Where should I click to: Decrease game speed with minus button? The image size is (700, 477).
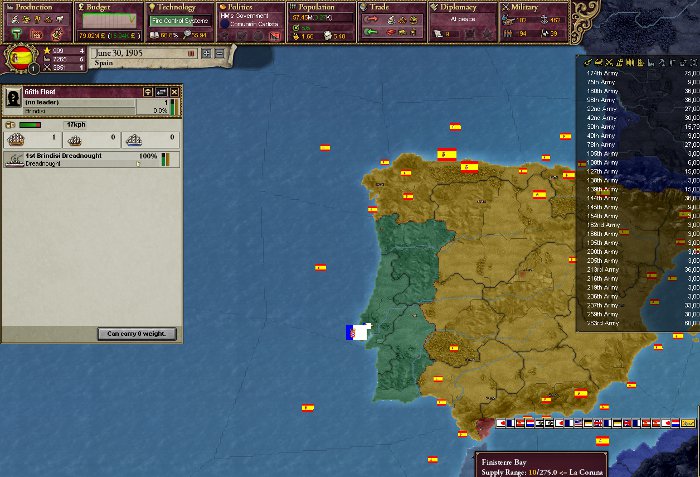pos(219,52)
